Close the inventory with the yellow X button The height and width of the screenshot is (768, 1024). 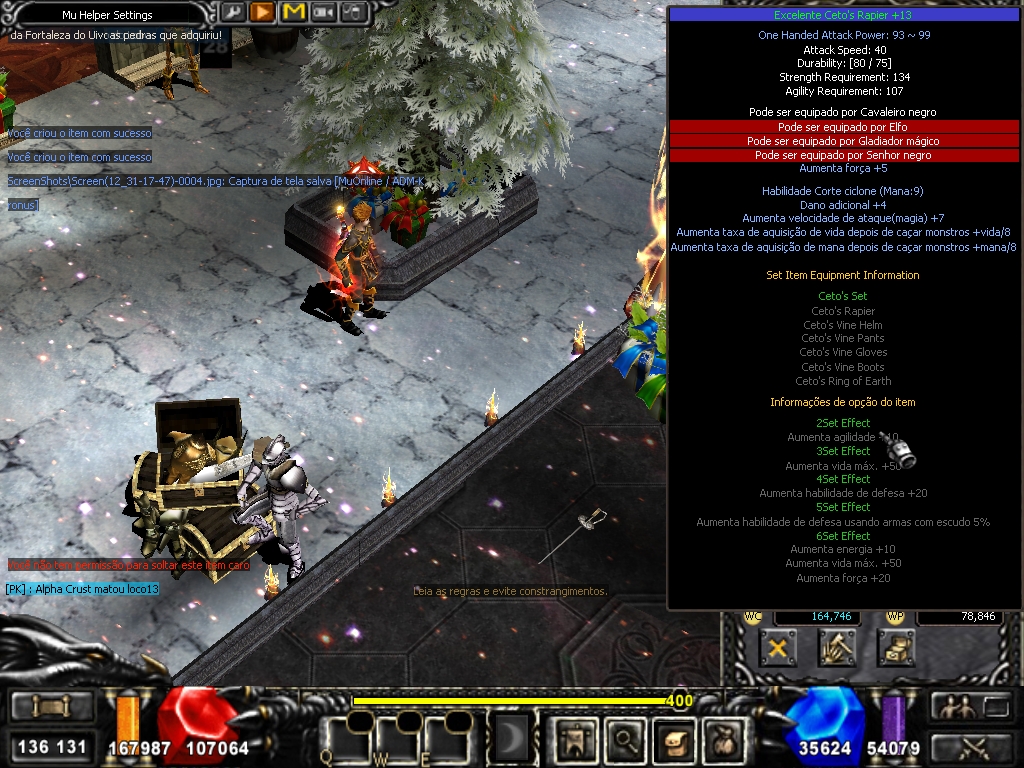coord(777,649)
